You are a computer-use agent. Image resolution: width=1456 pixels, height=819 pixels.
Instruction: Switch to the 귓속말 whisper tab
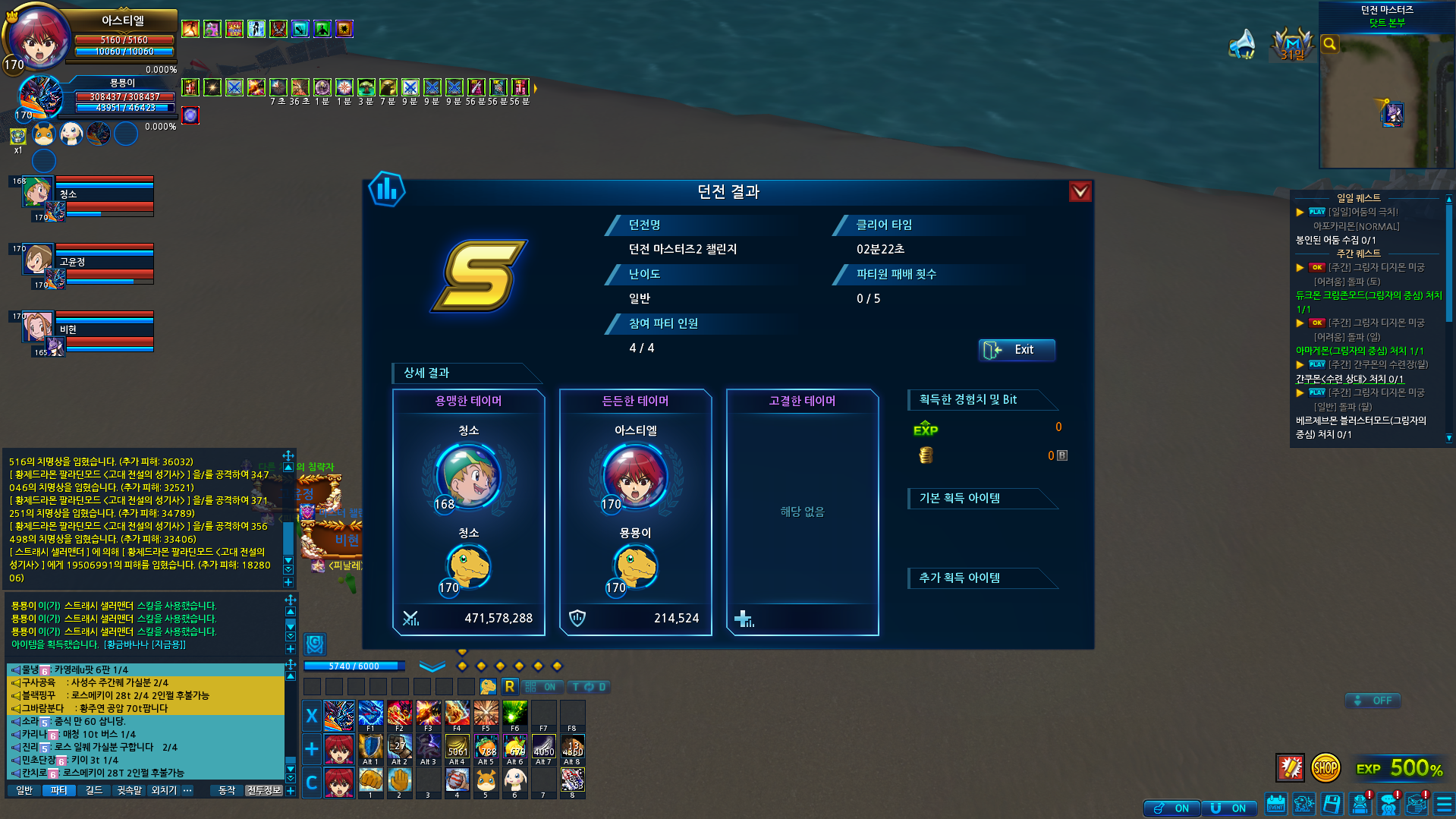coord(129,791)
